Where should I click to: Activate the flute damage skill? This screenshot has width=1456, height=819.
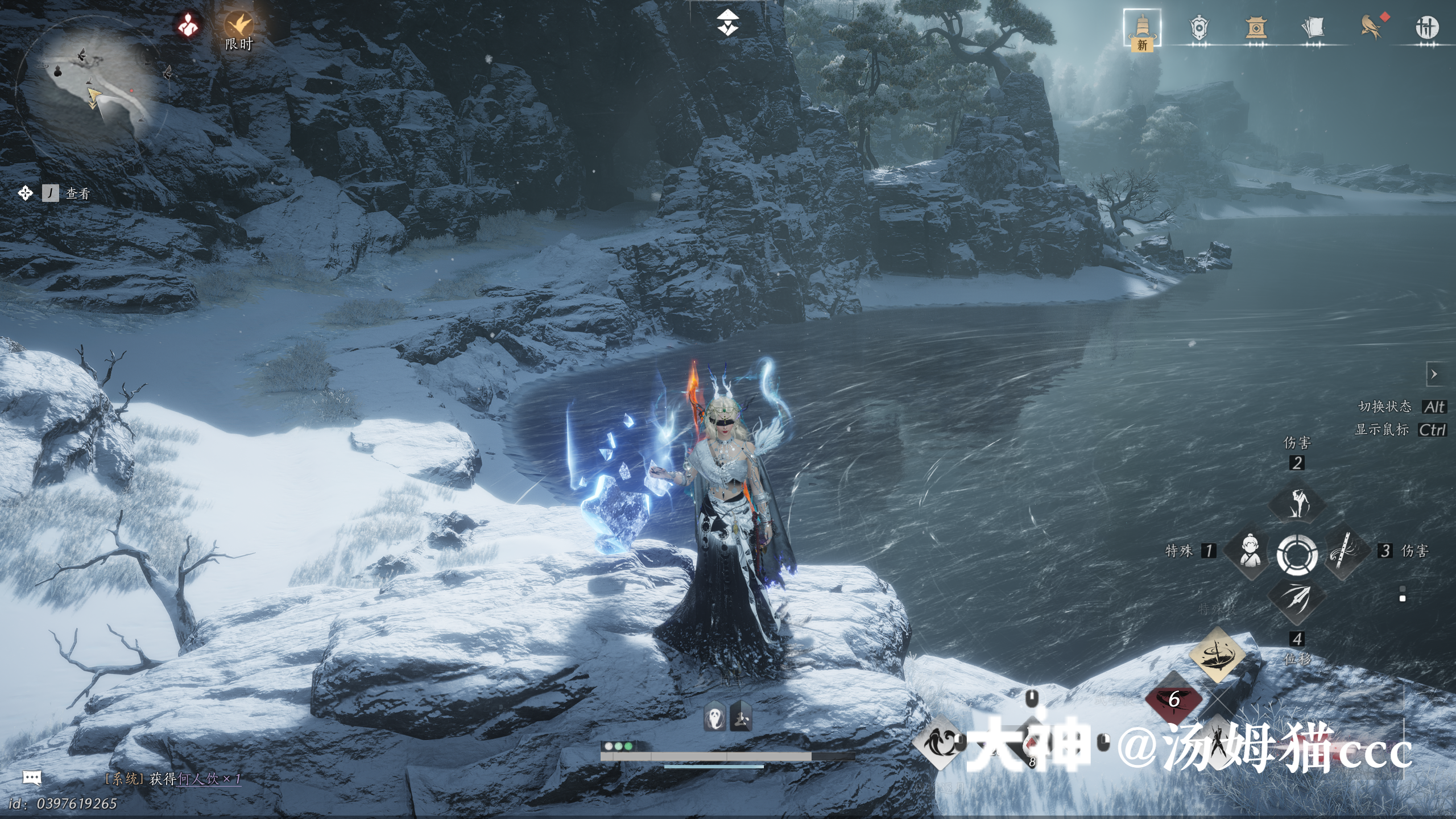1345,551
